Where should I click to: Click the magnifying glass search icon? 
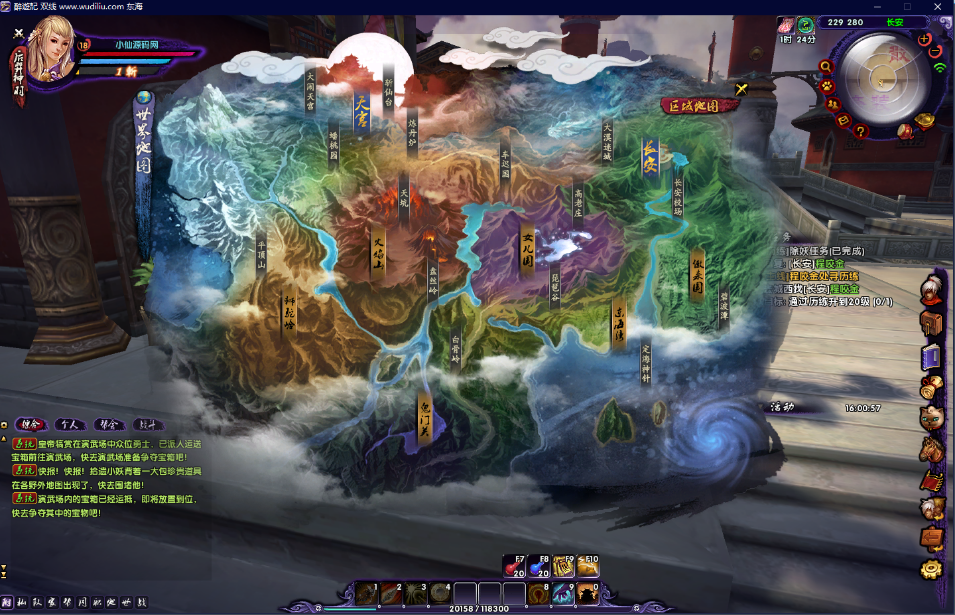pyautogui.click(x=825, y=67)
